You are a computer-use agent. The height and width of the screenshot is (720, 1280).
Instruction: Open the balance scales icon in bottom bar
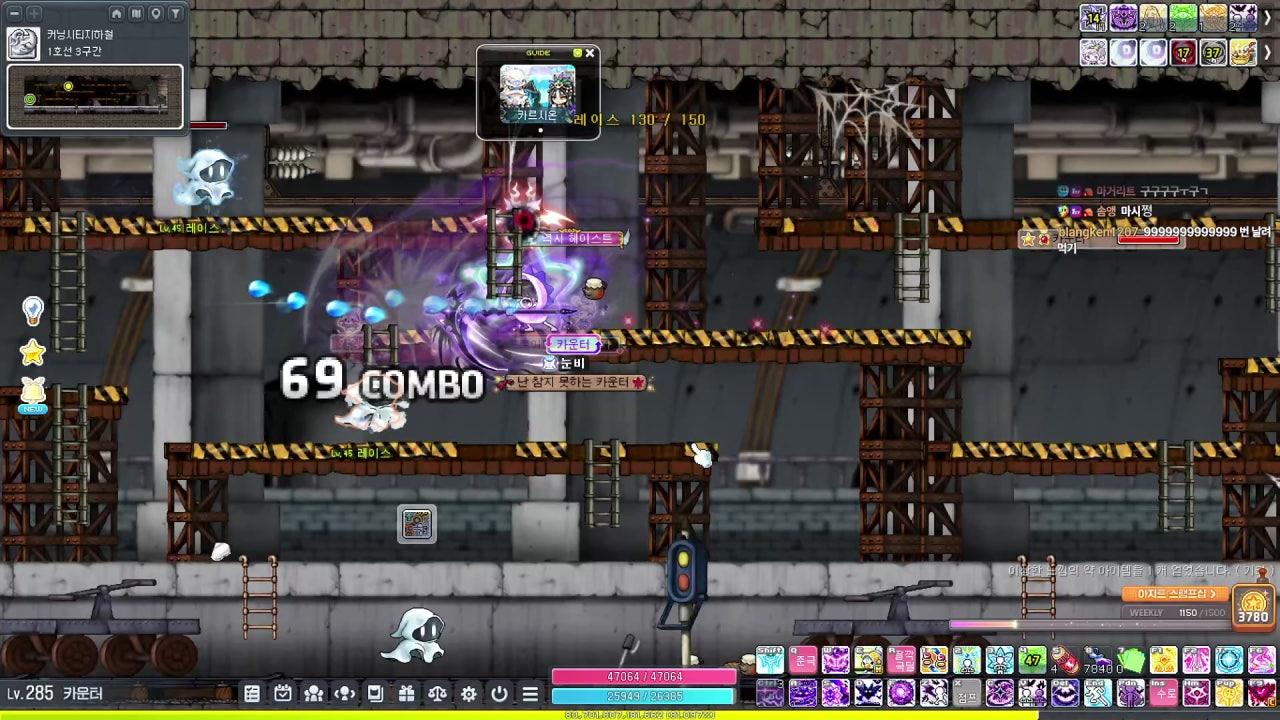tap(437, 693)
